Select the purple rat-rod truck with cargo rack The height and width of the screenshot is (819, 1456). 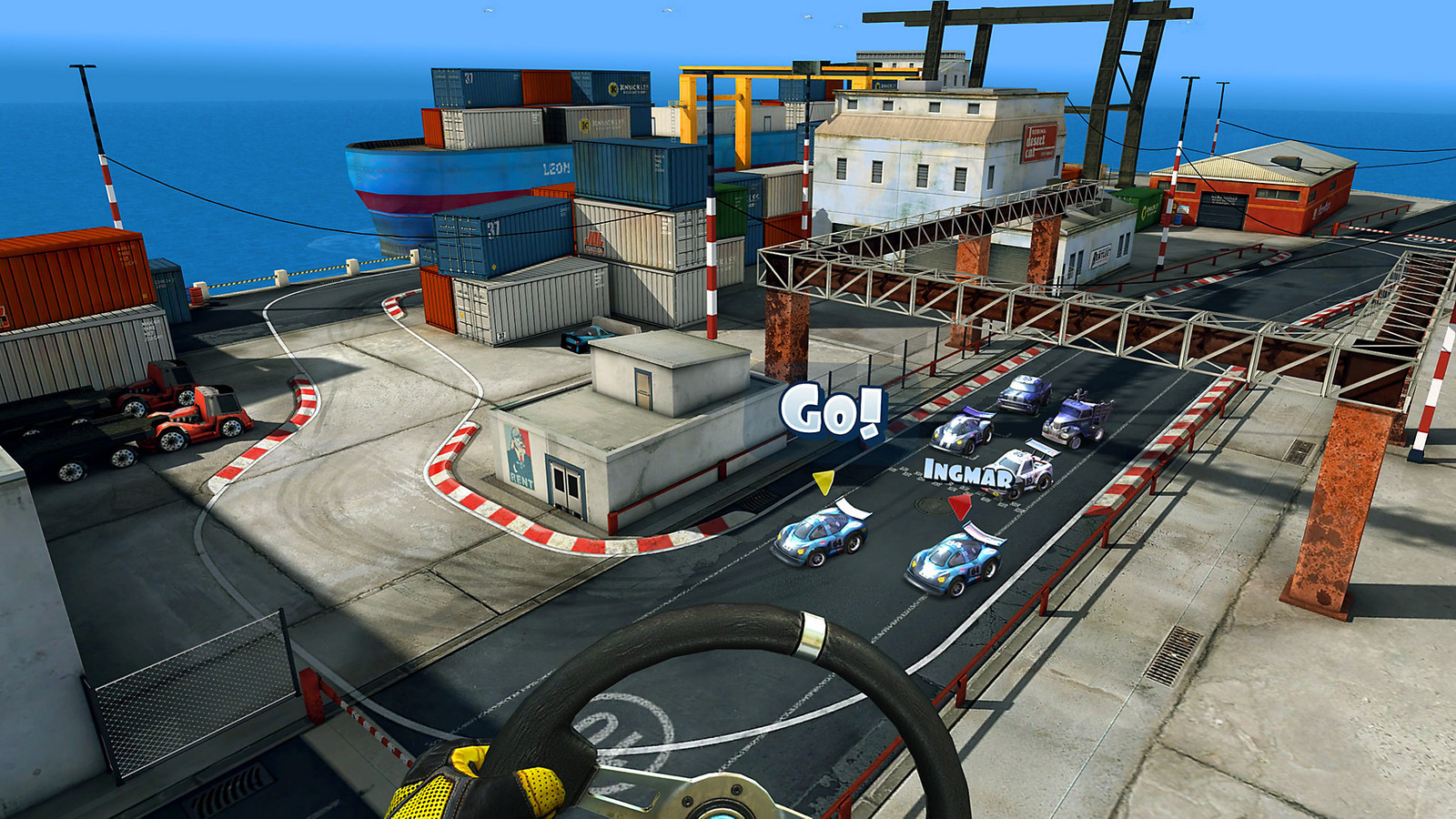tap(1074, 420)
